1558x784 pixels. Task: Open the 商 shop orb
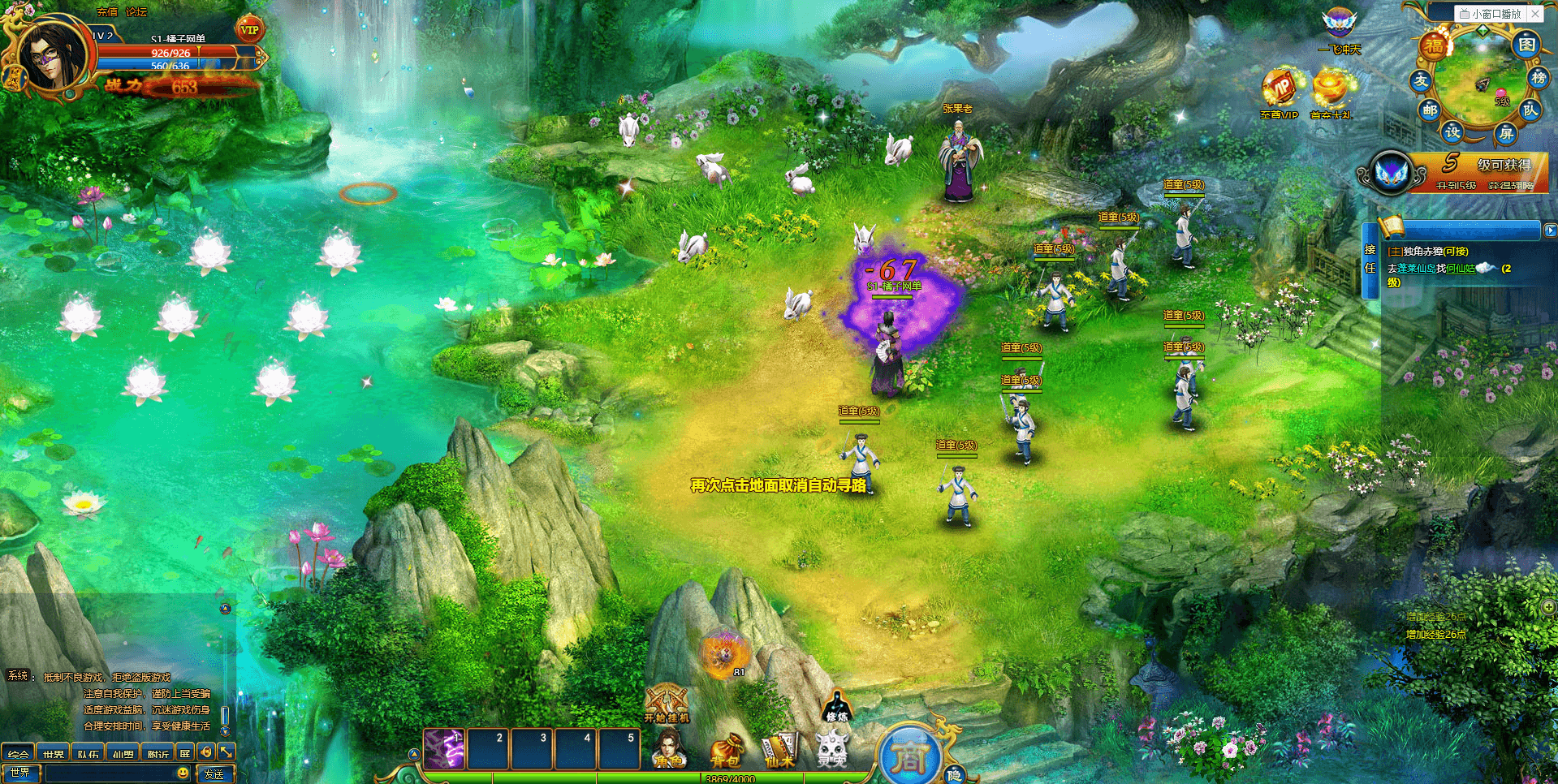[x=910, y=758]
